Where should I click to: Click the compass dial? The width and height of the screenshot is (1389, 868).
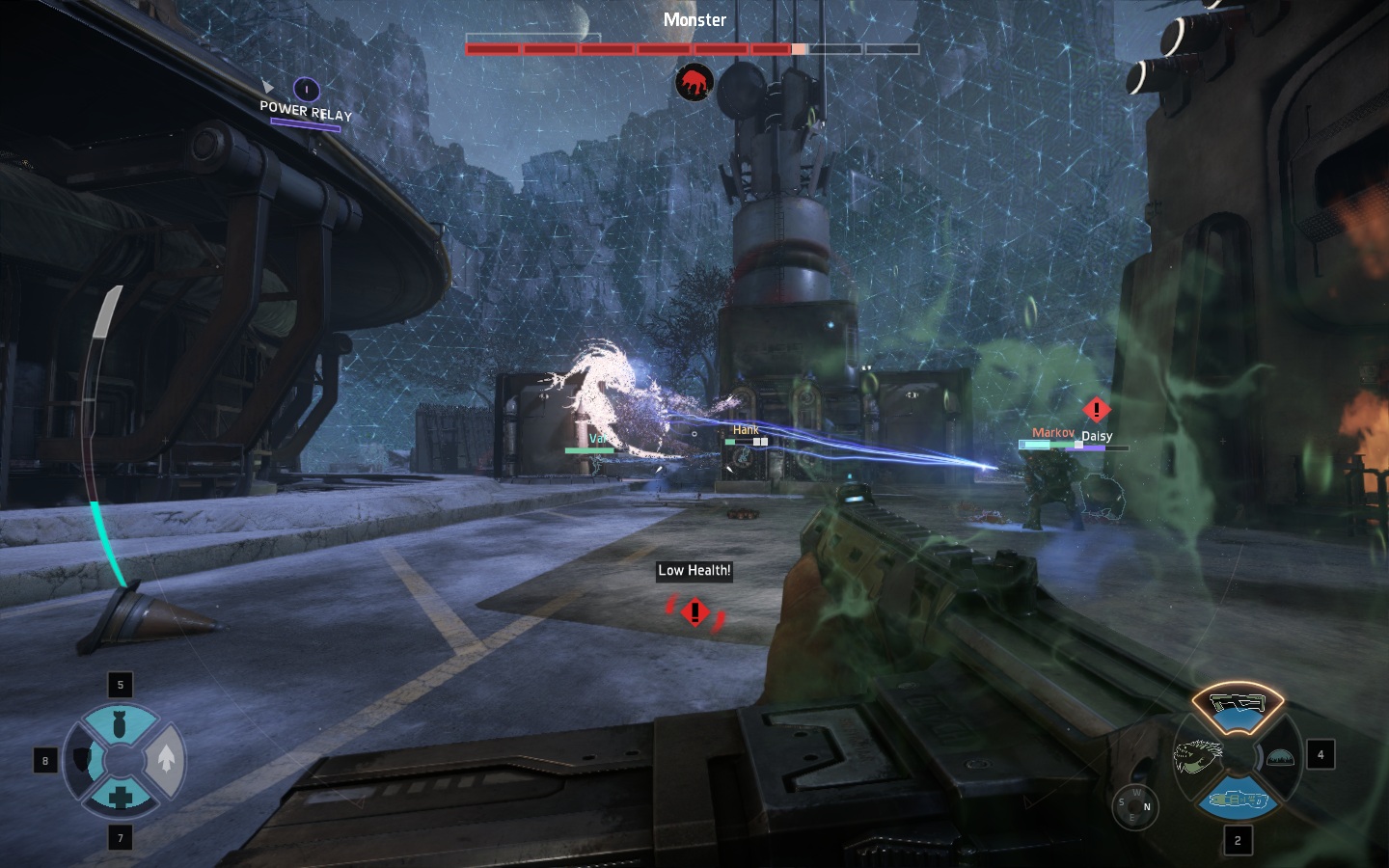coord(1133,805)
